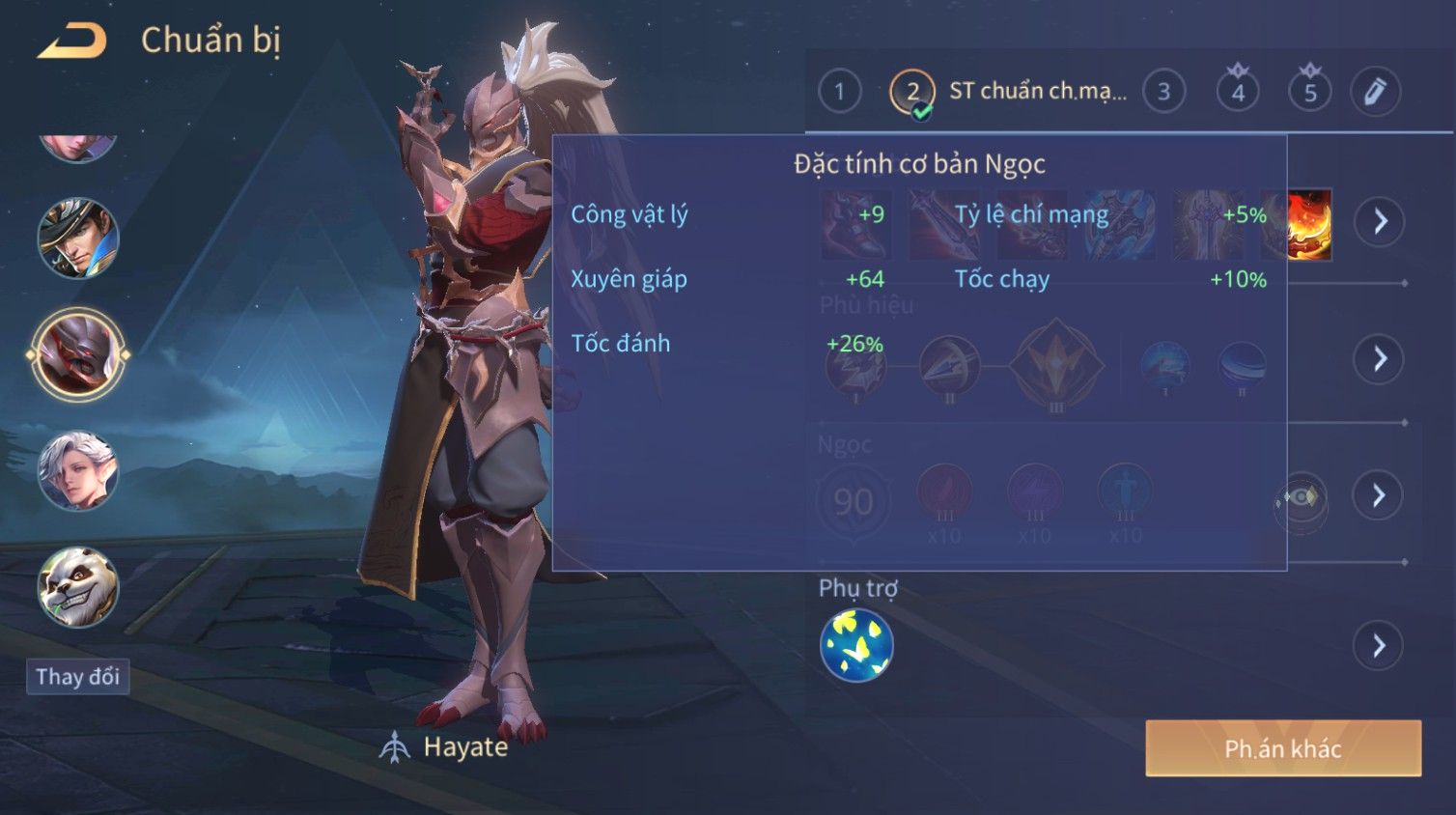Select the Hayate masked hero portrait
The height and width of the screenshot is (815, 1456).
(x=78, y=354)
